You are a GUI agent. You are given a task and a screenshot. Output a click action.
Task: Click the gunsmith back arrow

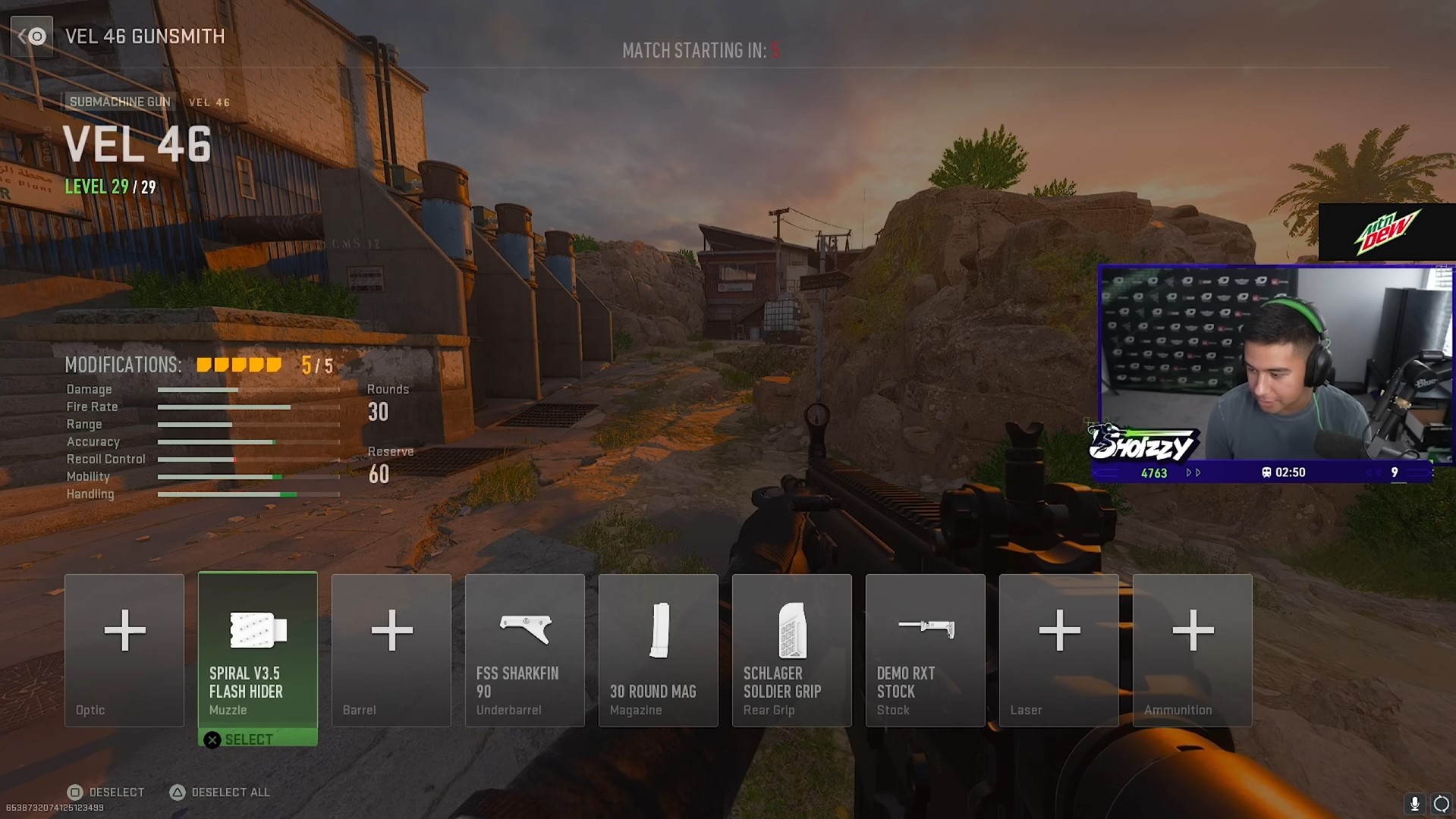pyautogui.click(x=32, y=36)
